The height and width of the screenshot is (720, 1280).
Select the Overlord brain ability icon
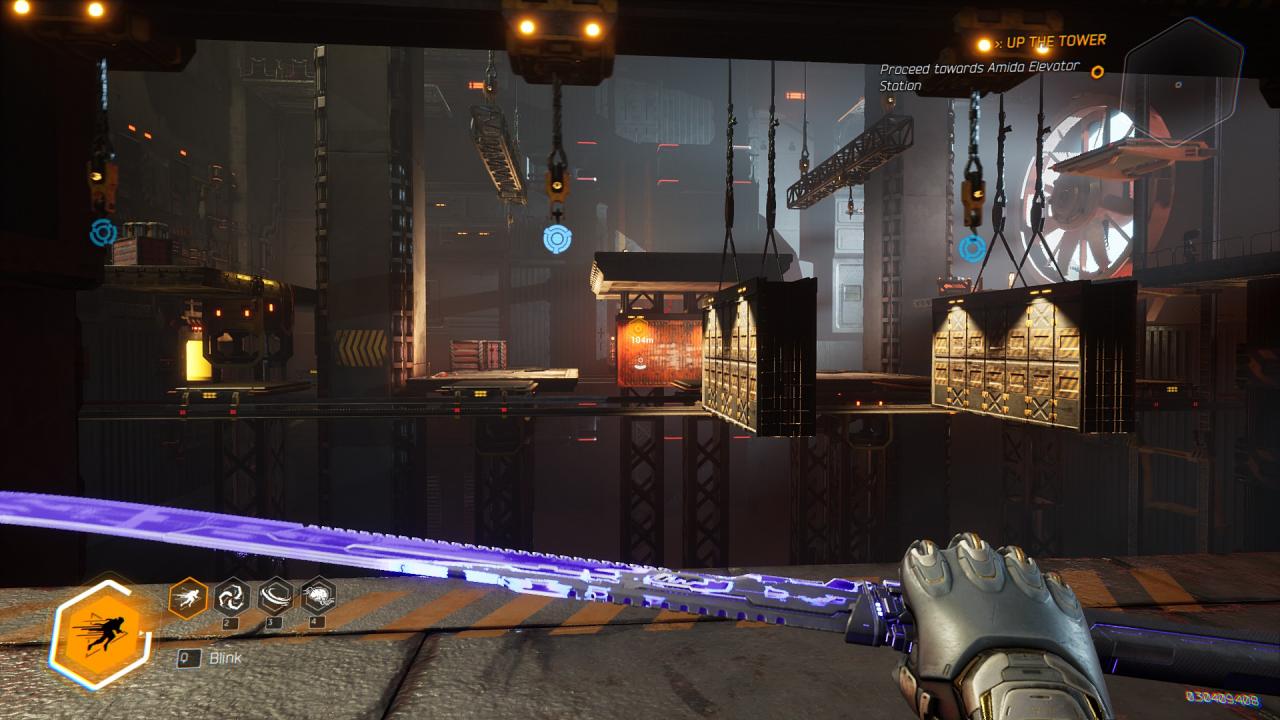[318, 596]
